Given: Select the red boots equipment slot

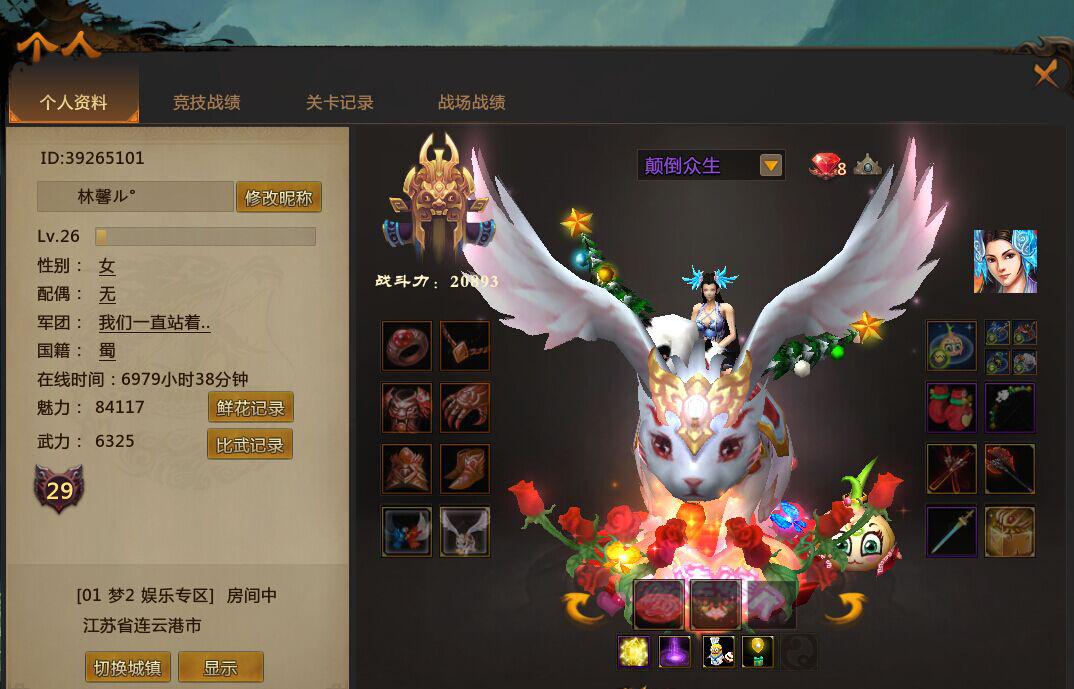Looking at the screenshot, I should (465, 469).
